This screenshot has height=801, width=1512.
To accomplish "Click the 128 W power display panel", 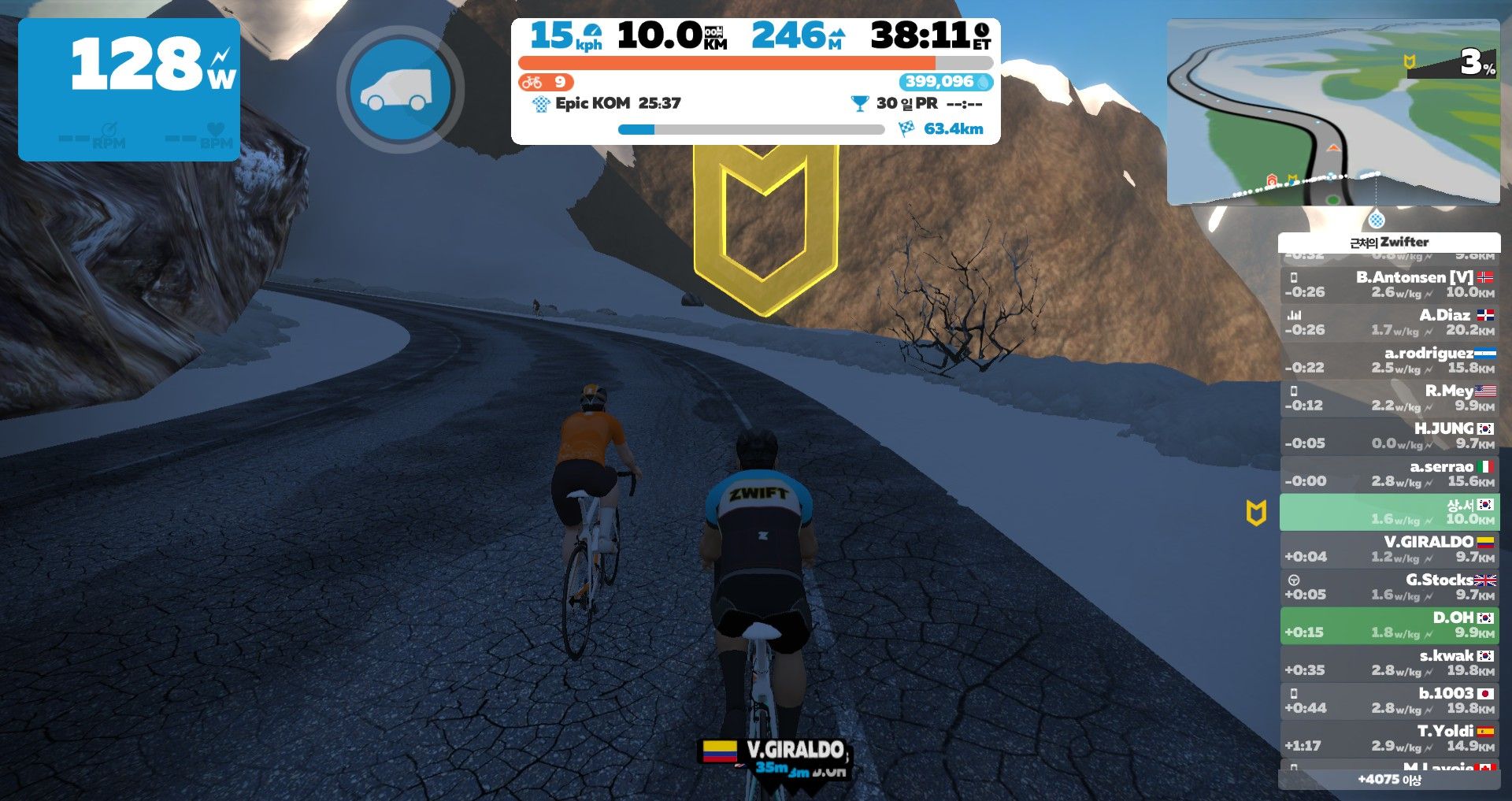I will point(129,89).
